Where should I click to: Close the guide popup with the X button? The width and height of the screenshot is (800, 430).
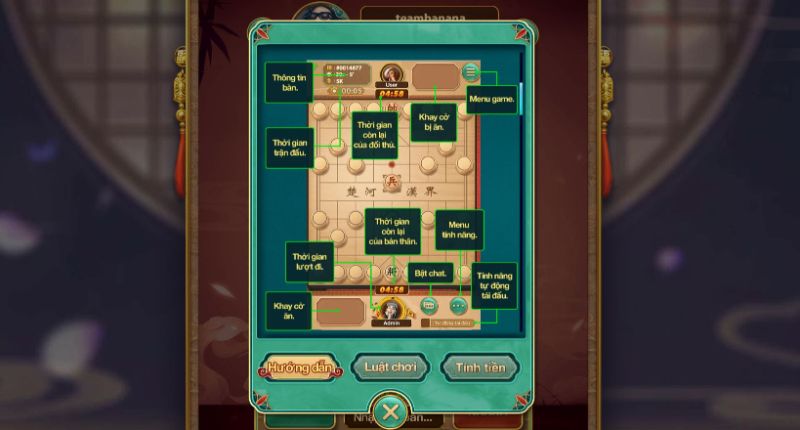click(x=391, y=411)
